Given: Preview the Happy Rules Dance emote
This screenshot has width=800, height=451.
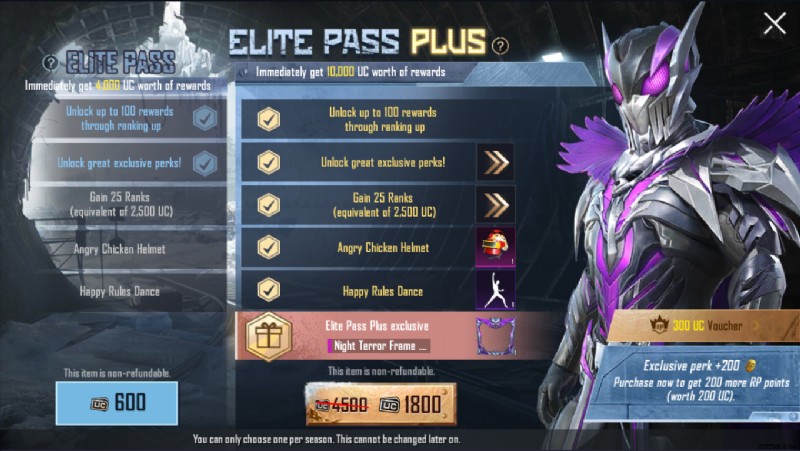Looking at the screenshot, I should [x=495, y=289].
